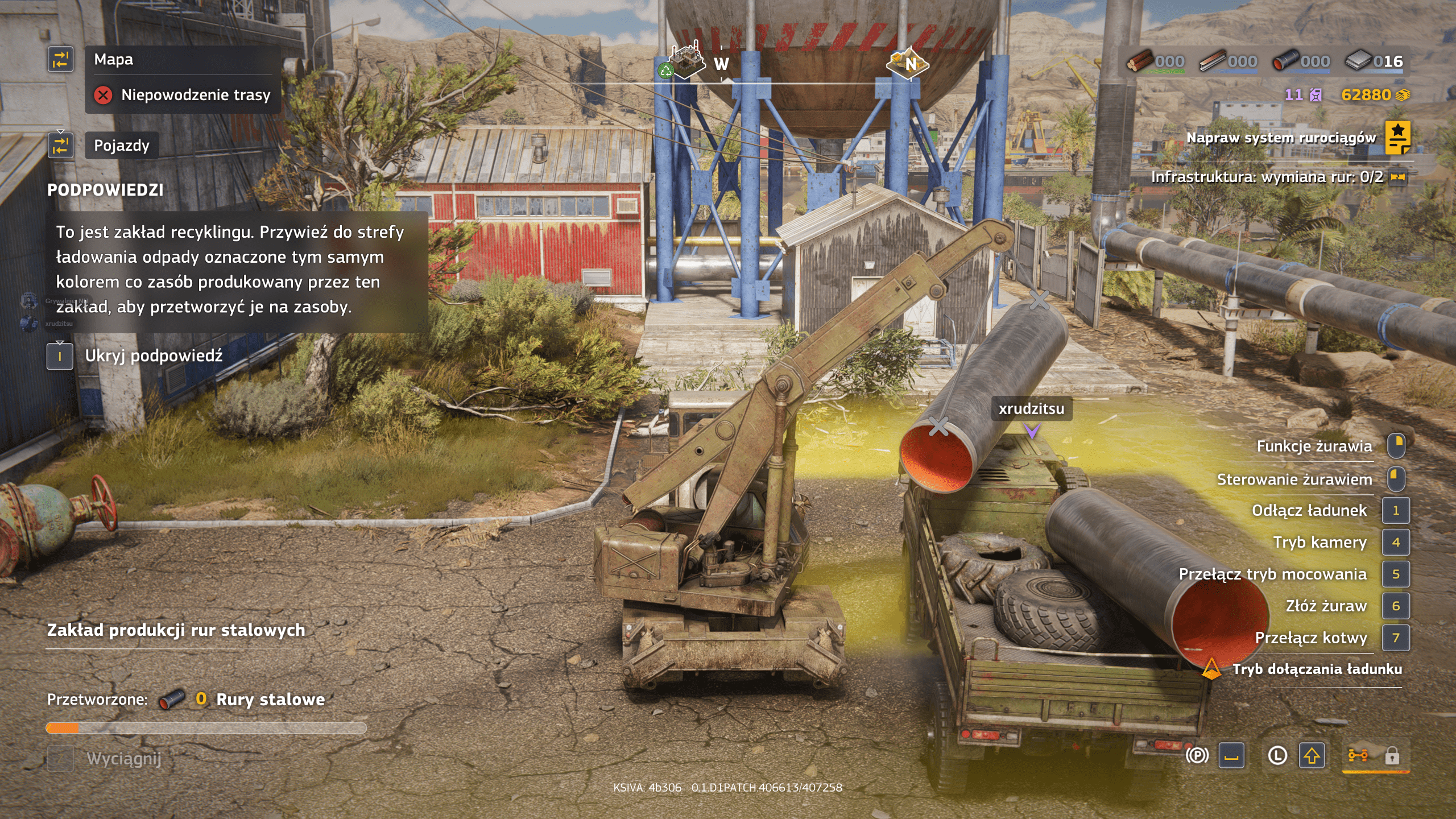Open the Mapa panel

tap(113, 60)
